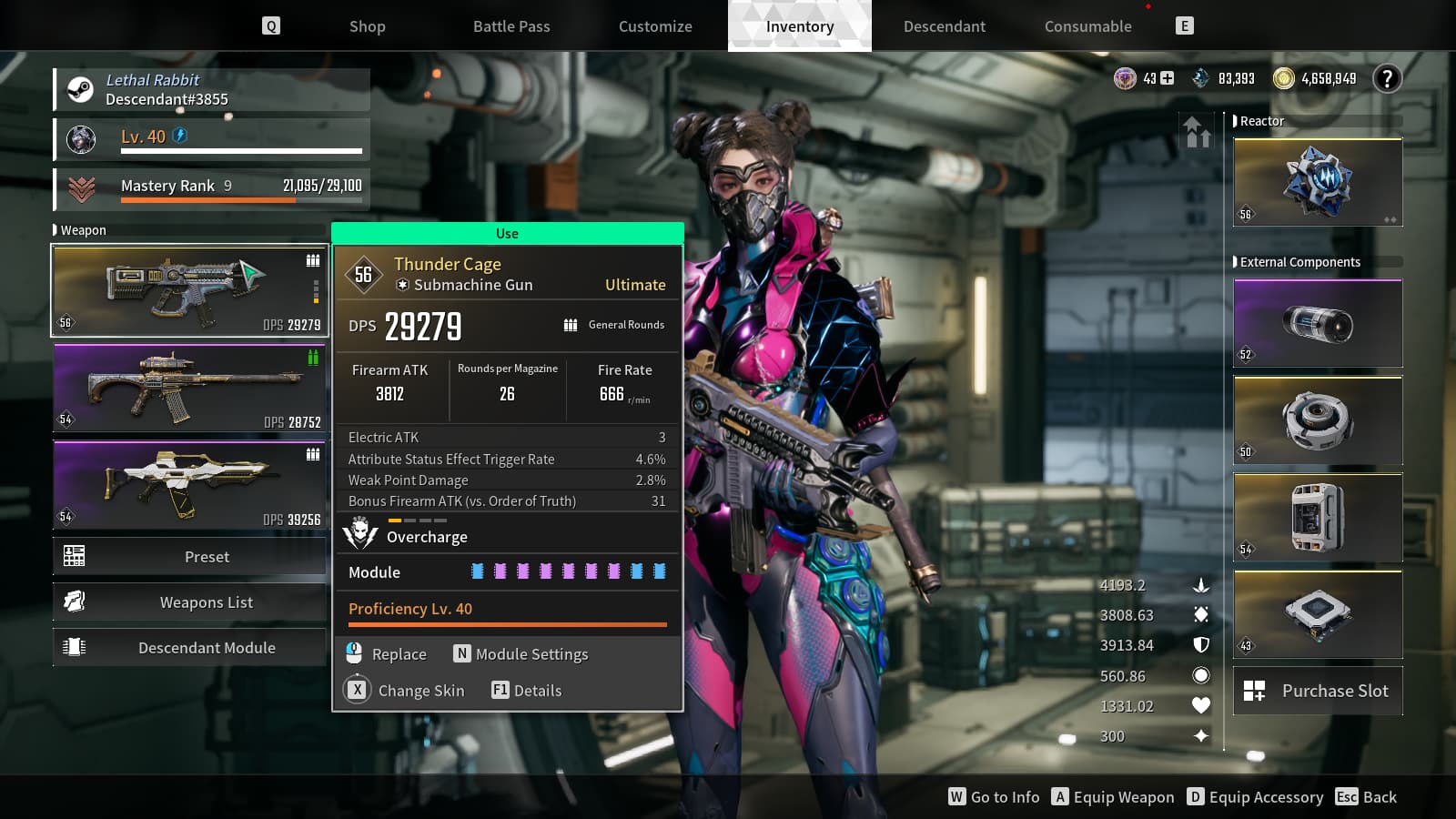Select the third weapon with DPS 39256

189,485
